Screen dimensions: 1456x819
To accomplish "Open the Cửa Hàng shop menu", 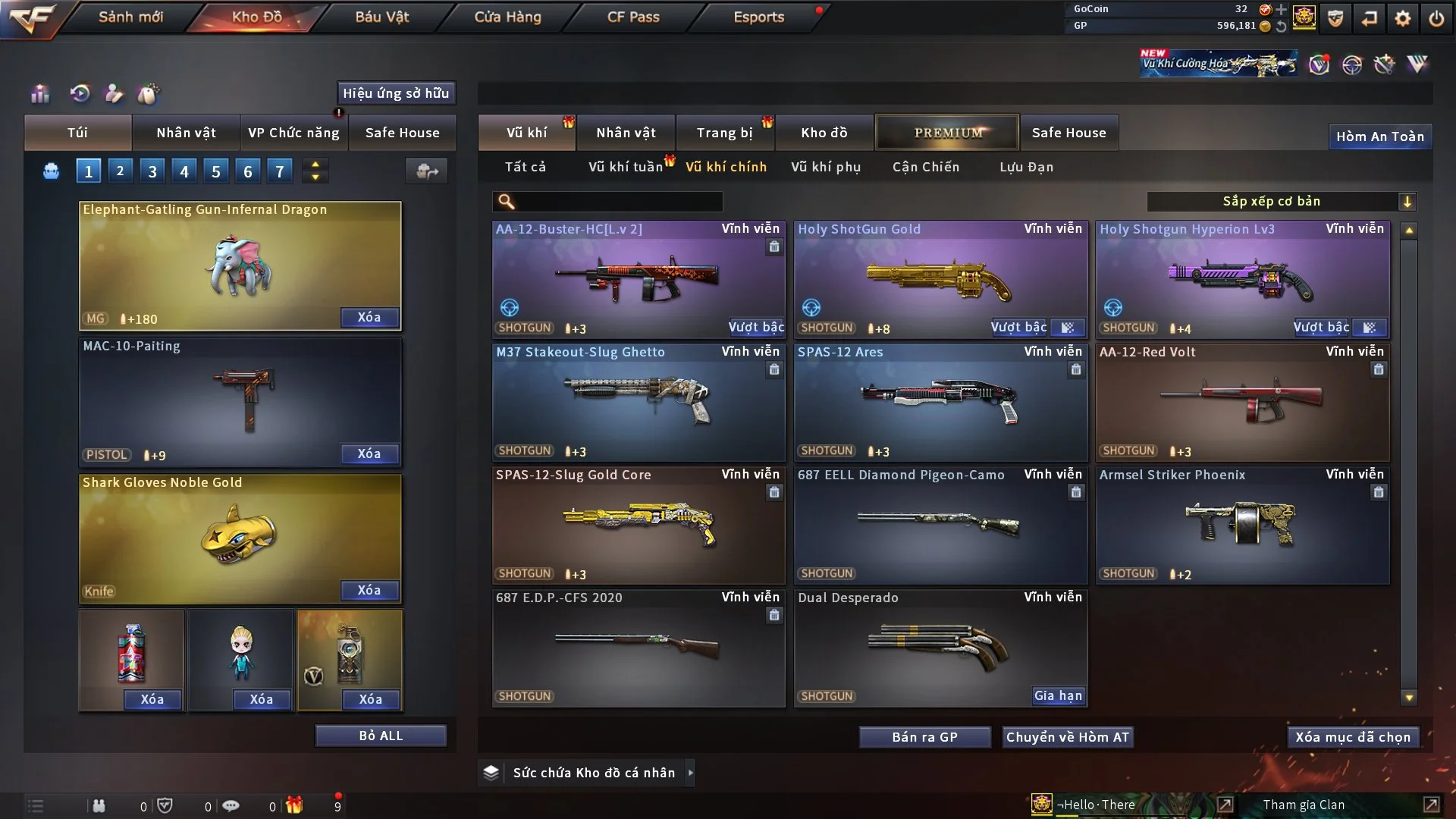I will click(x=507, y=17).
